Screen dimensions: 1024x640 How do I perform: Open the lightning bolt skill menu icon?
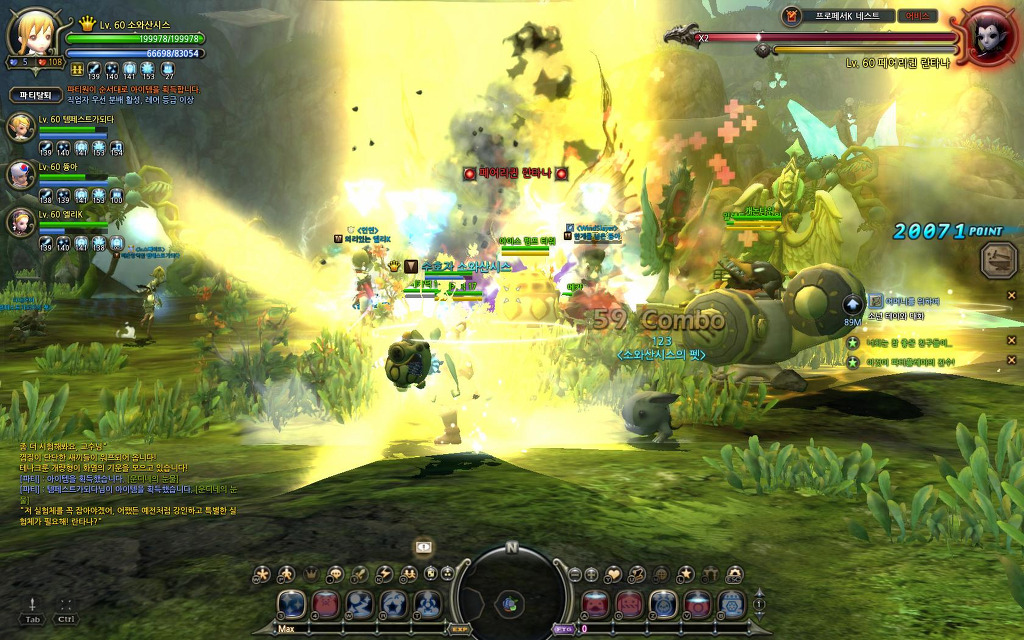pos(384,574)
